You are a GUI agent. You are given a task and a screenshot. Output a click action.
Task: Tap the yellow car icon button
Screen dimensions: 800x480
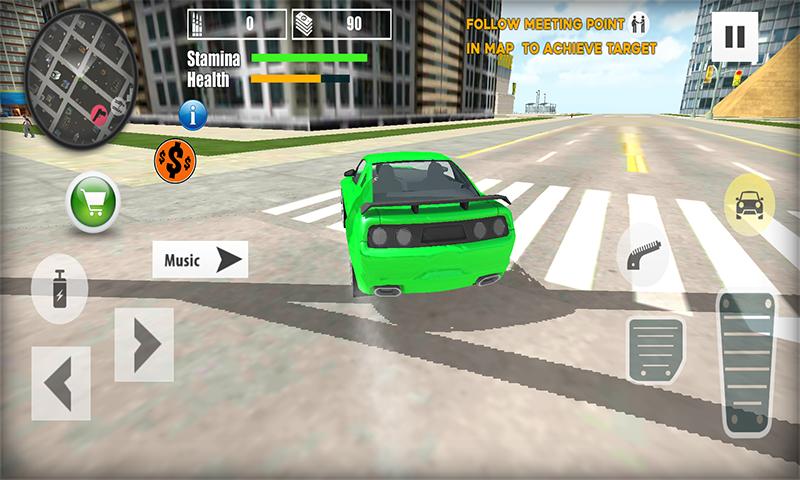[749, 203]
